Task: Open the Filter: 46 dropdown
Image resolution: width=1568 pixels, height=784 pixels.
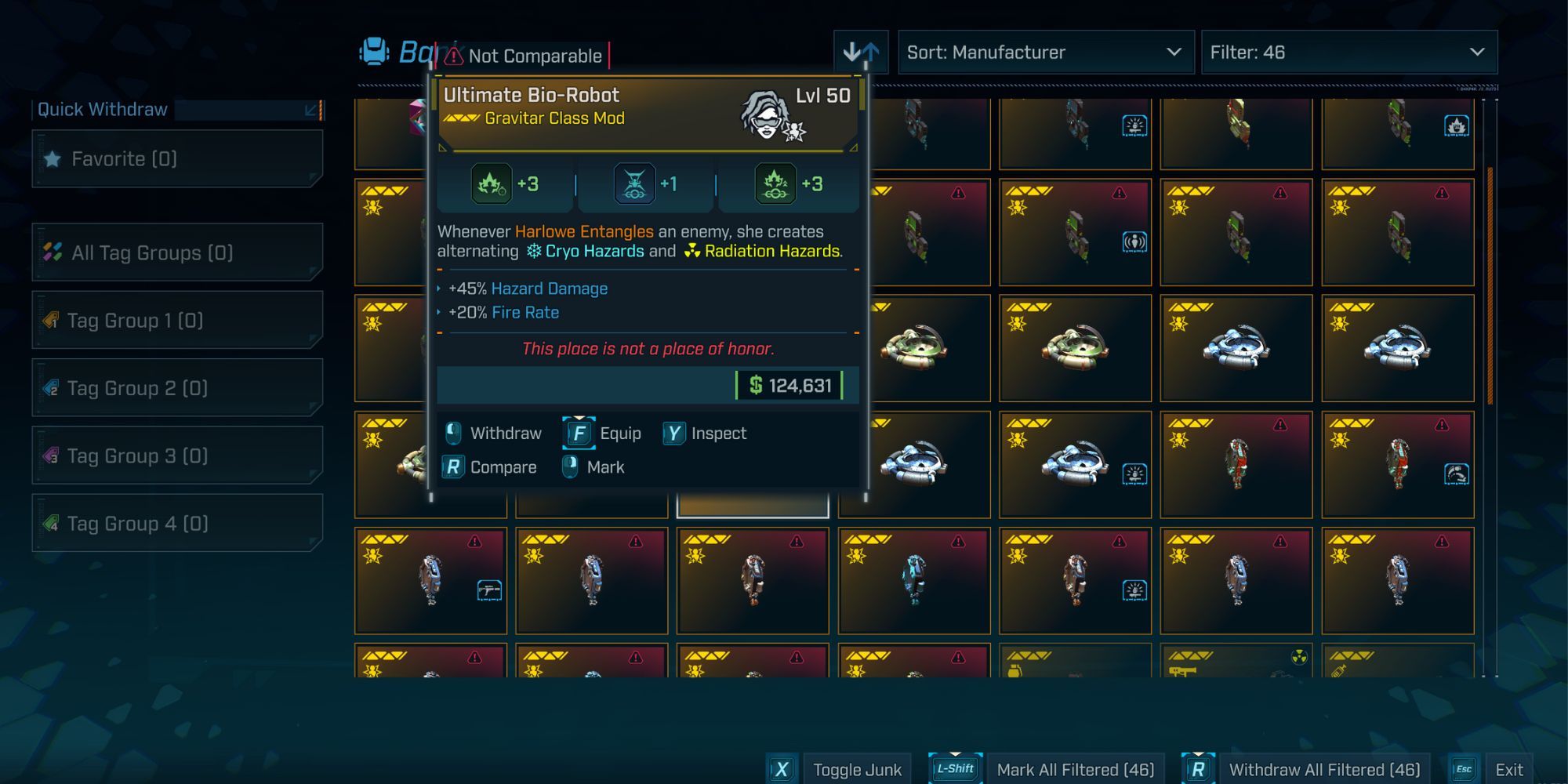Action: 1348,53
